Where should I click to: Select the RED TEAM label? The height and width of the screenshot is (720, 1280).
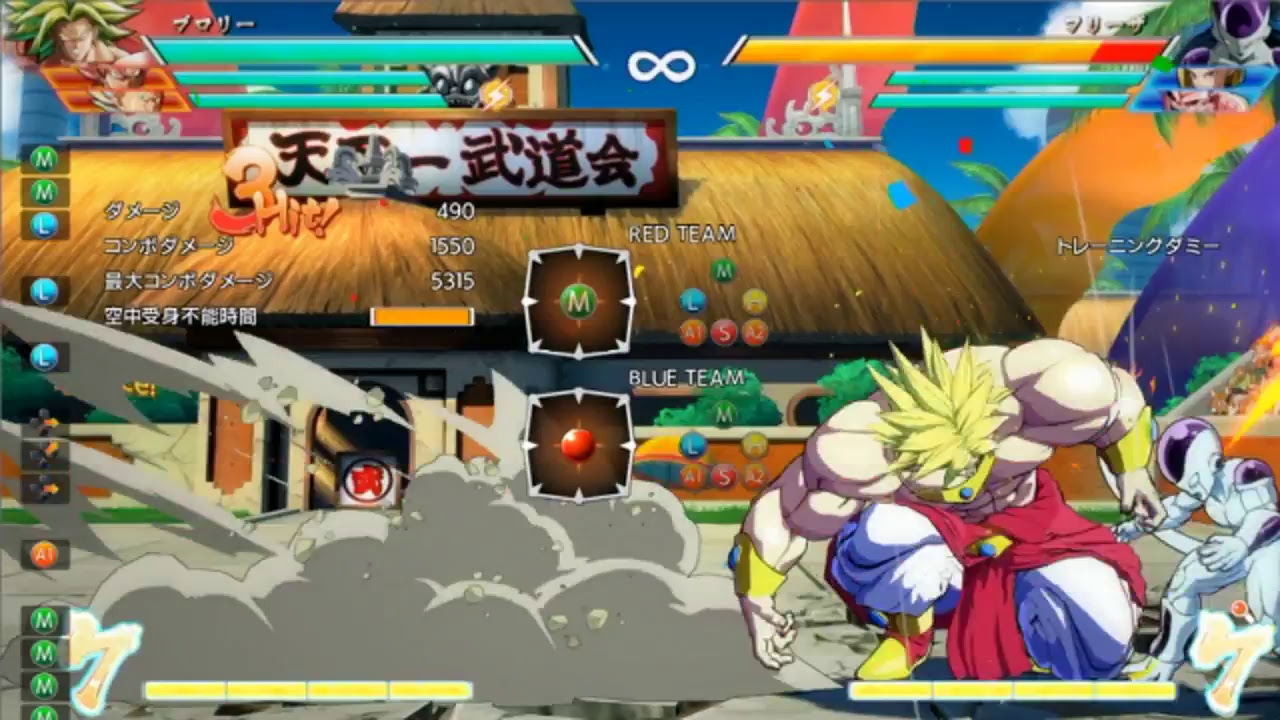pos(682,235)
